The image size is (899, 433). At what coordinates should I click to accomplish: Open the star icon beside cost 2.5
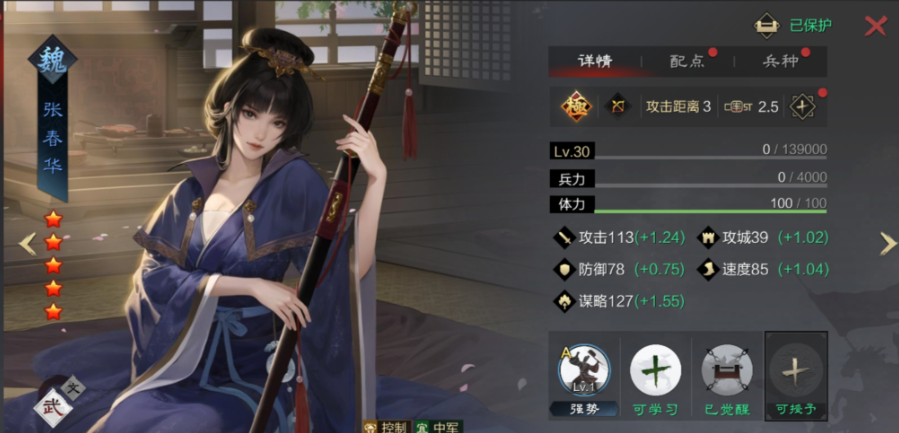[802, 106]
